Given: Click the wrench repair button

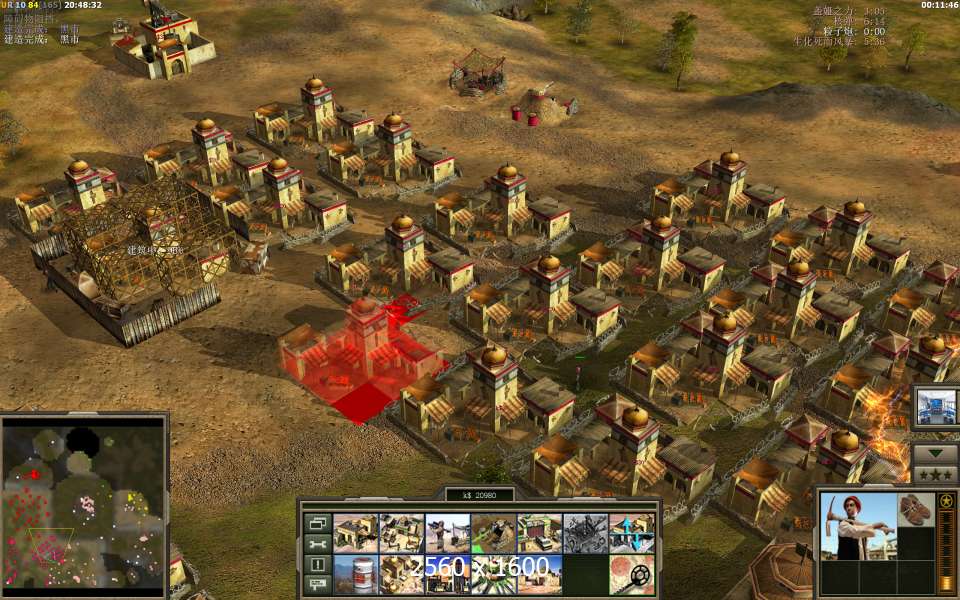Looking at the screenshot, I should point(317,543).
